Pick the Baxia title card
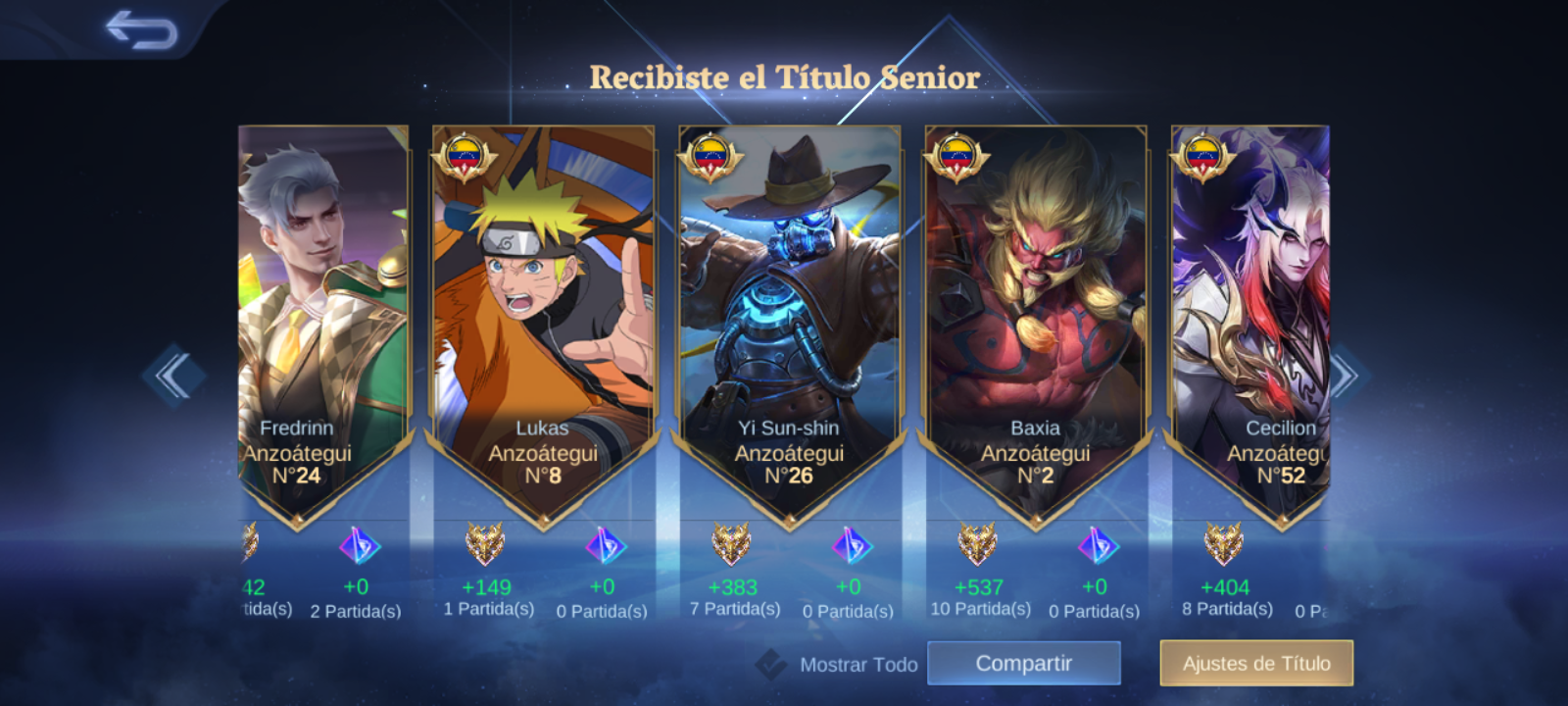Screen dimensions: 1568x706 click(x=1035, y=314)
